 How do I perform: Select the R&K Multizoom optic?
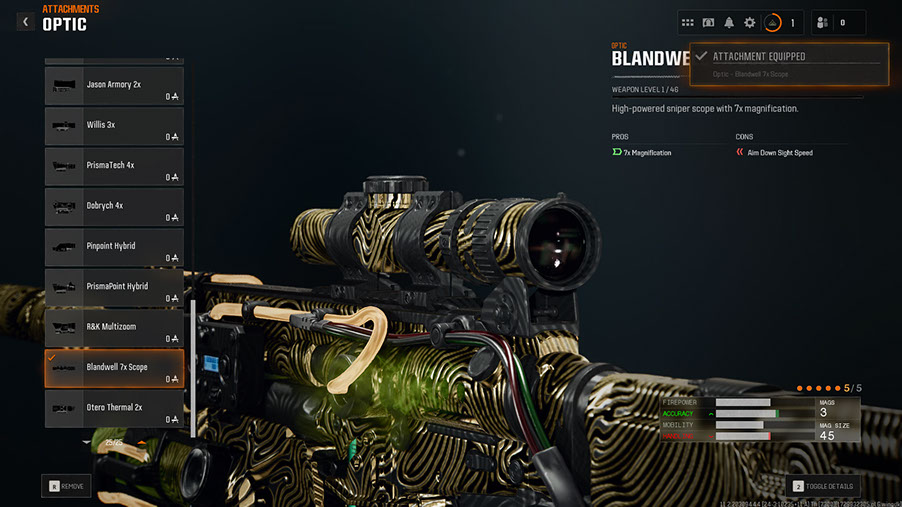pos(114,328)
